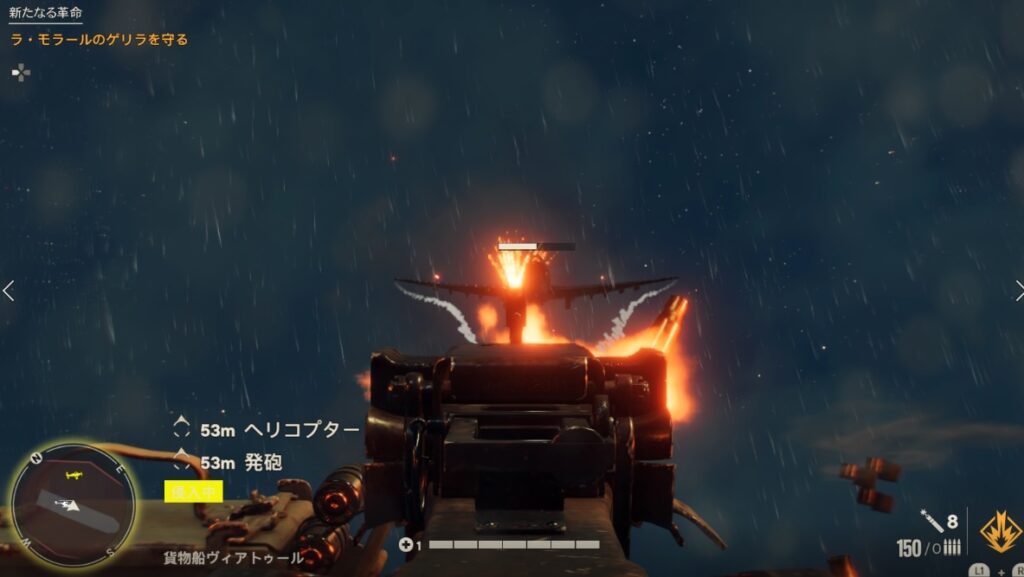Activate the orange Supremo explosion icon
Image resolution: width=1024 pixels, height=577 pixels.
click(x=1000, y=531)
